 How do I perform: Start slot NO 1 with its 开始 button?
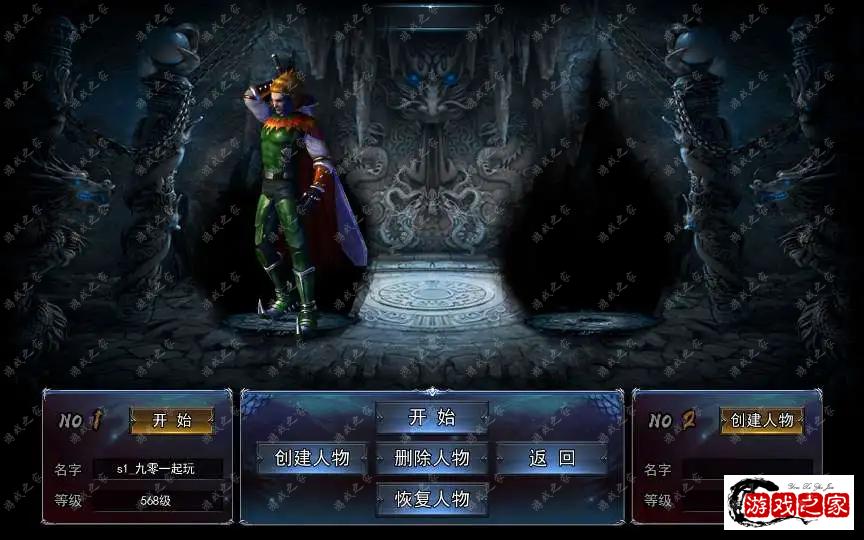[171, 420]
